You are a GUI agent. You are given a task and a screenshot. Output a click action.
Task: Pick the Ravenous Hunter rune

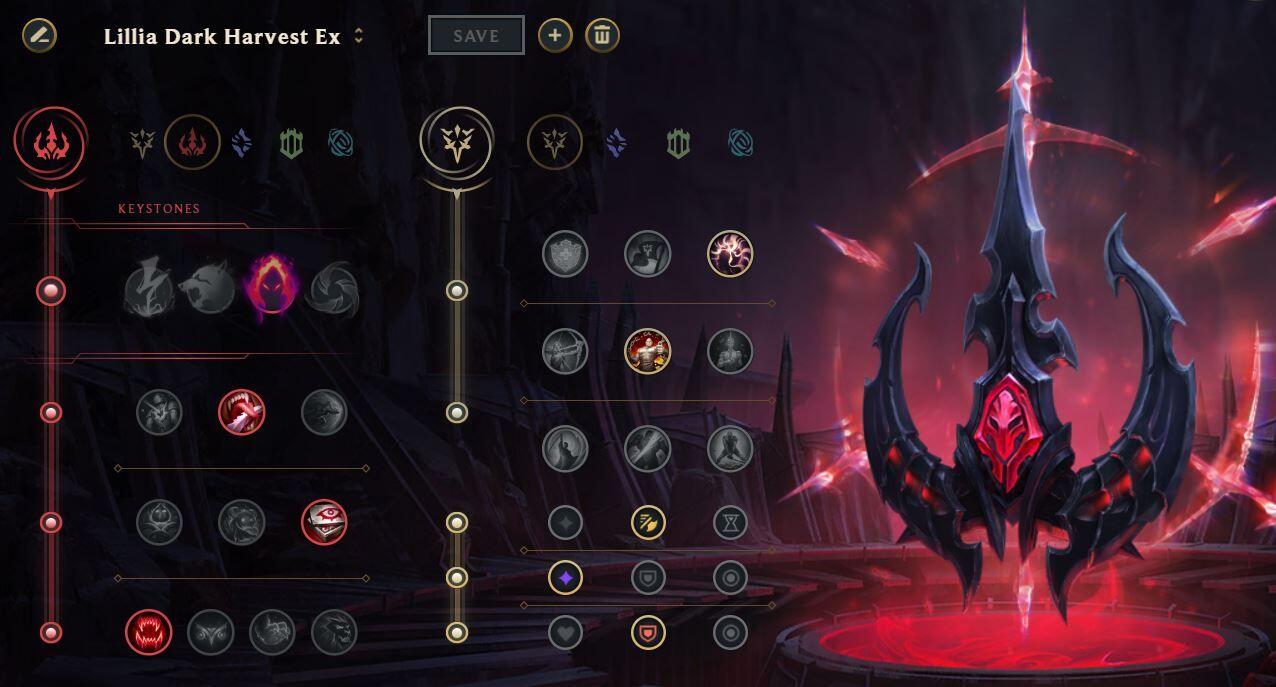[149, 632]
